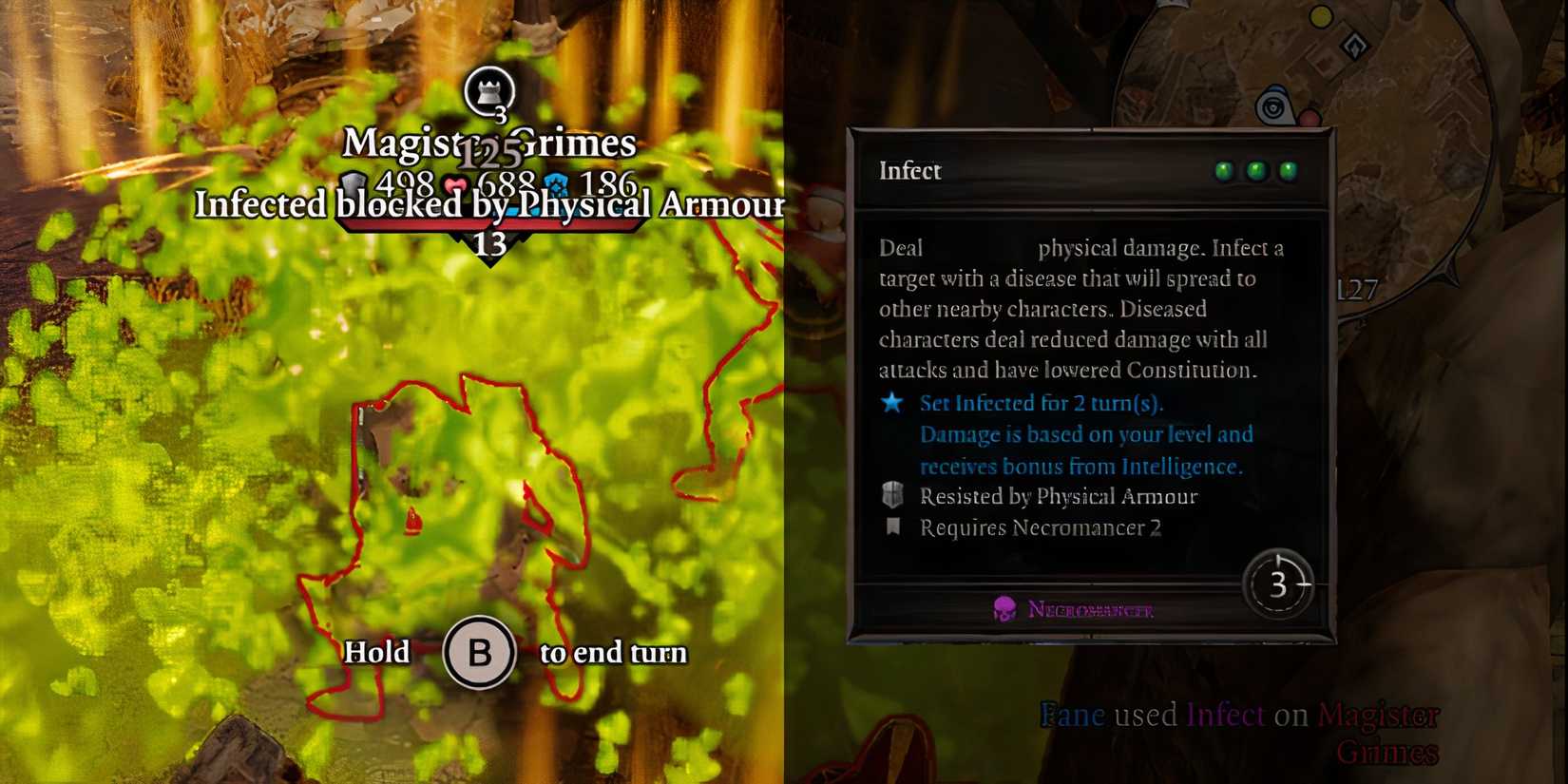Click the Infected blocked by Physical Armour message
This screenshot has height=784, width=1568.
pyautogui.click(x=490, y=205)
